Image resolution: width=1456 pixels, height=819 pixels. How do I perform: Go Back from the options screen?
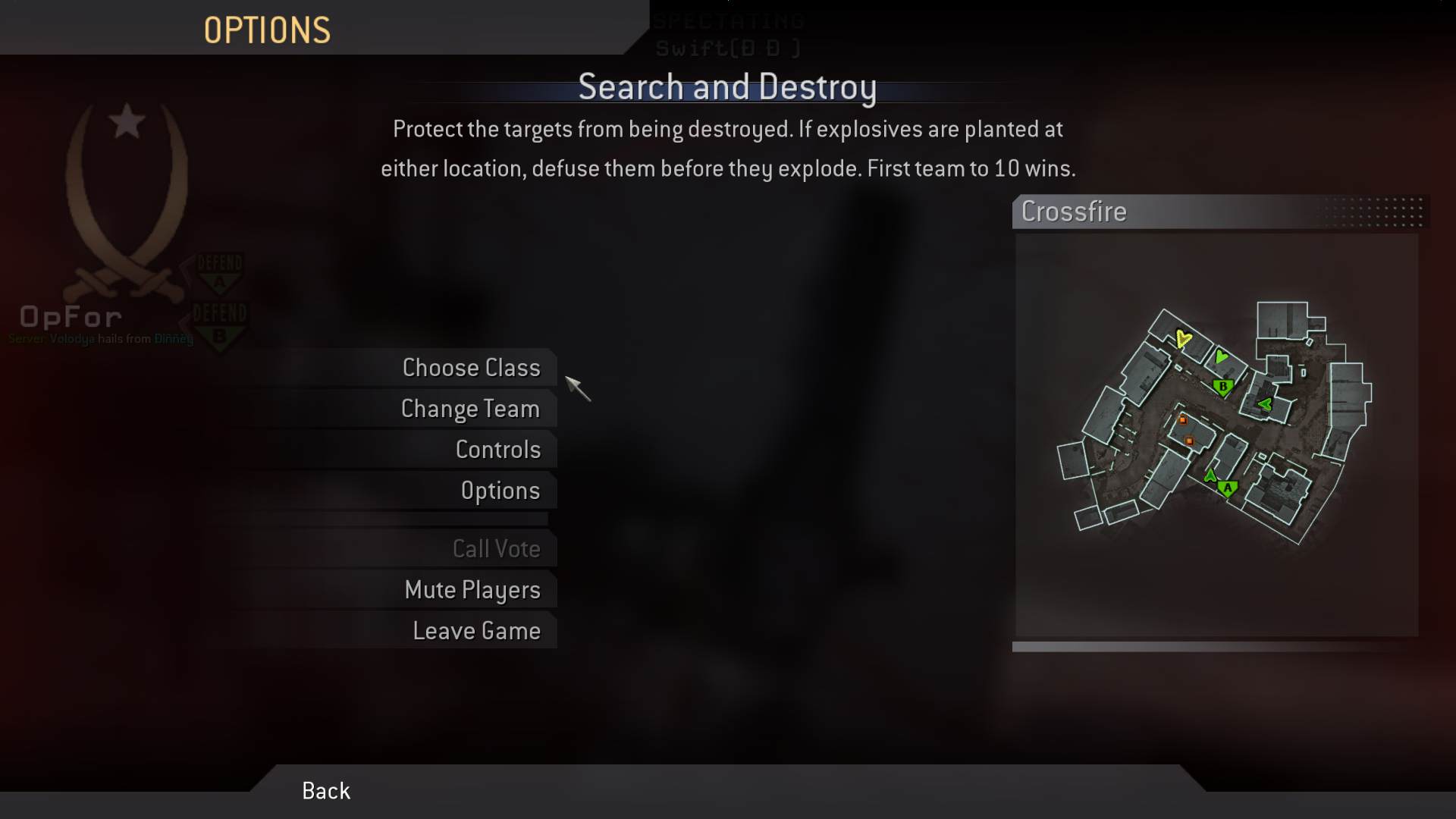click(326, 791)
